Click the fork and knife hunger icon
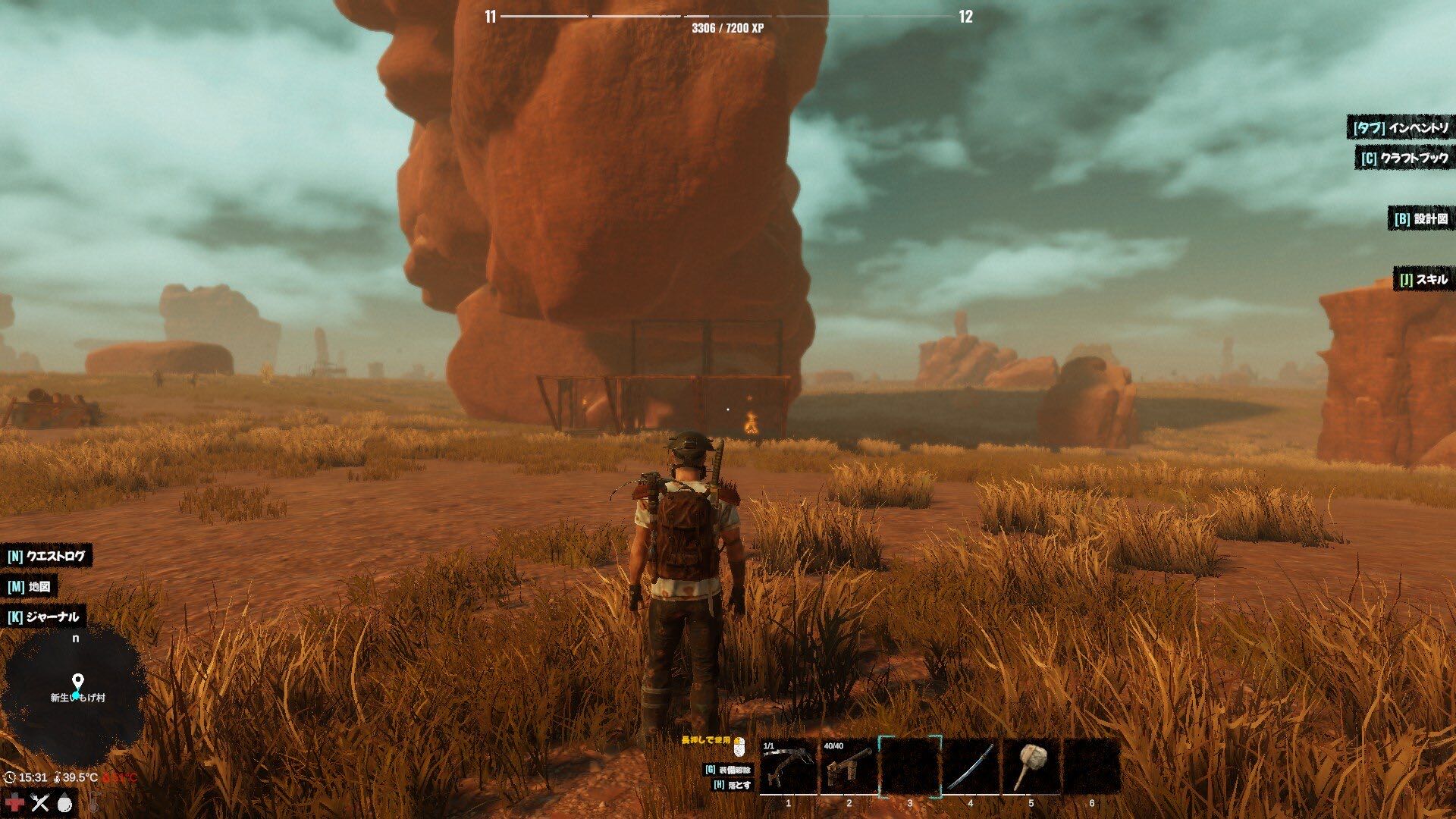The image size is (1456, 819). (39, 802)
